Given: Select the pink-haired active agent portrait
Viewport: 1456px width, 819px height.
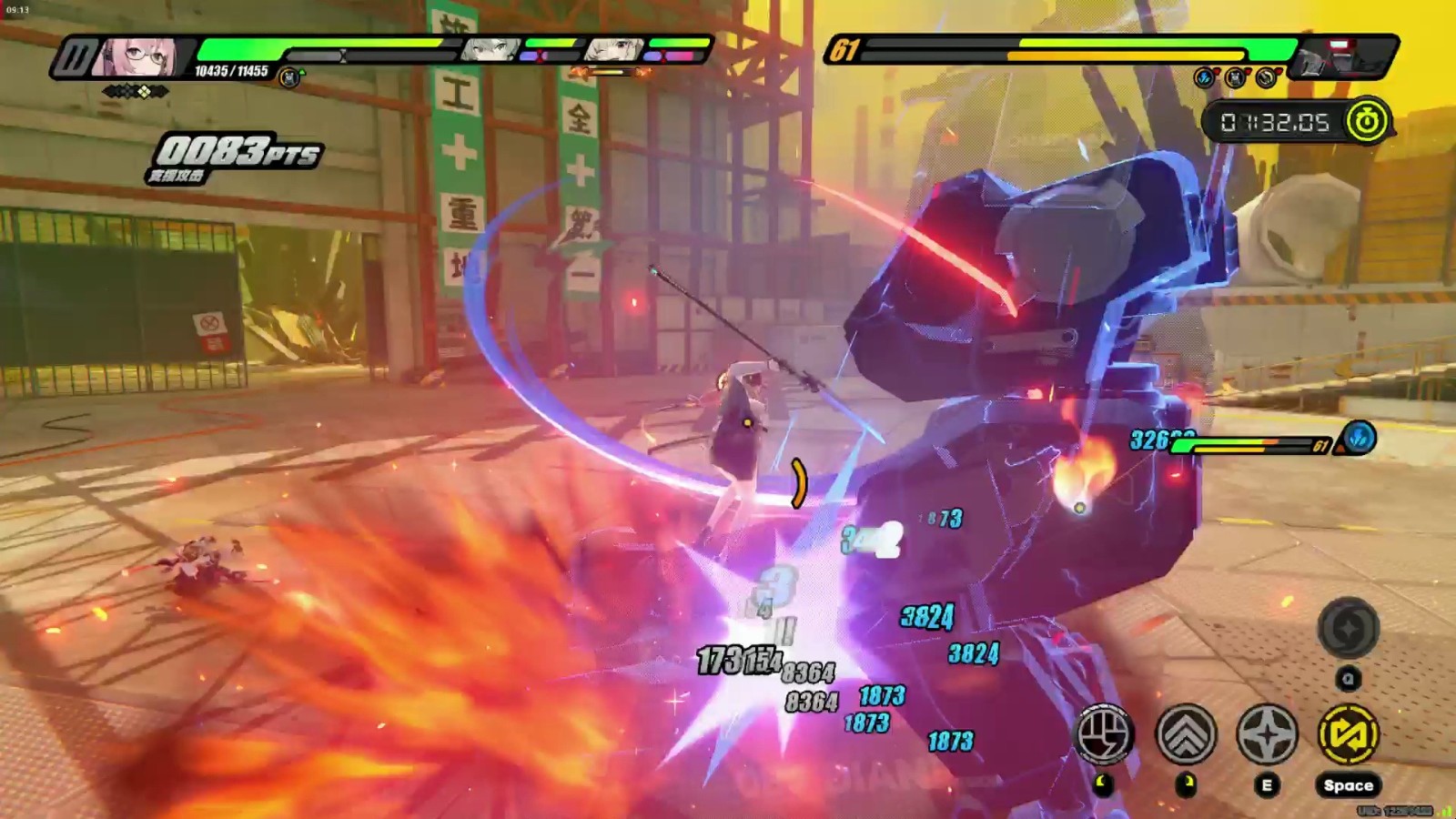Looking at the screenshot, I should (x=142, y=57).
